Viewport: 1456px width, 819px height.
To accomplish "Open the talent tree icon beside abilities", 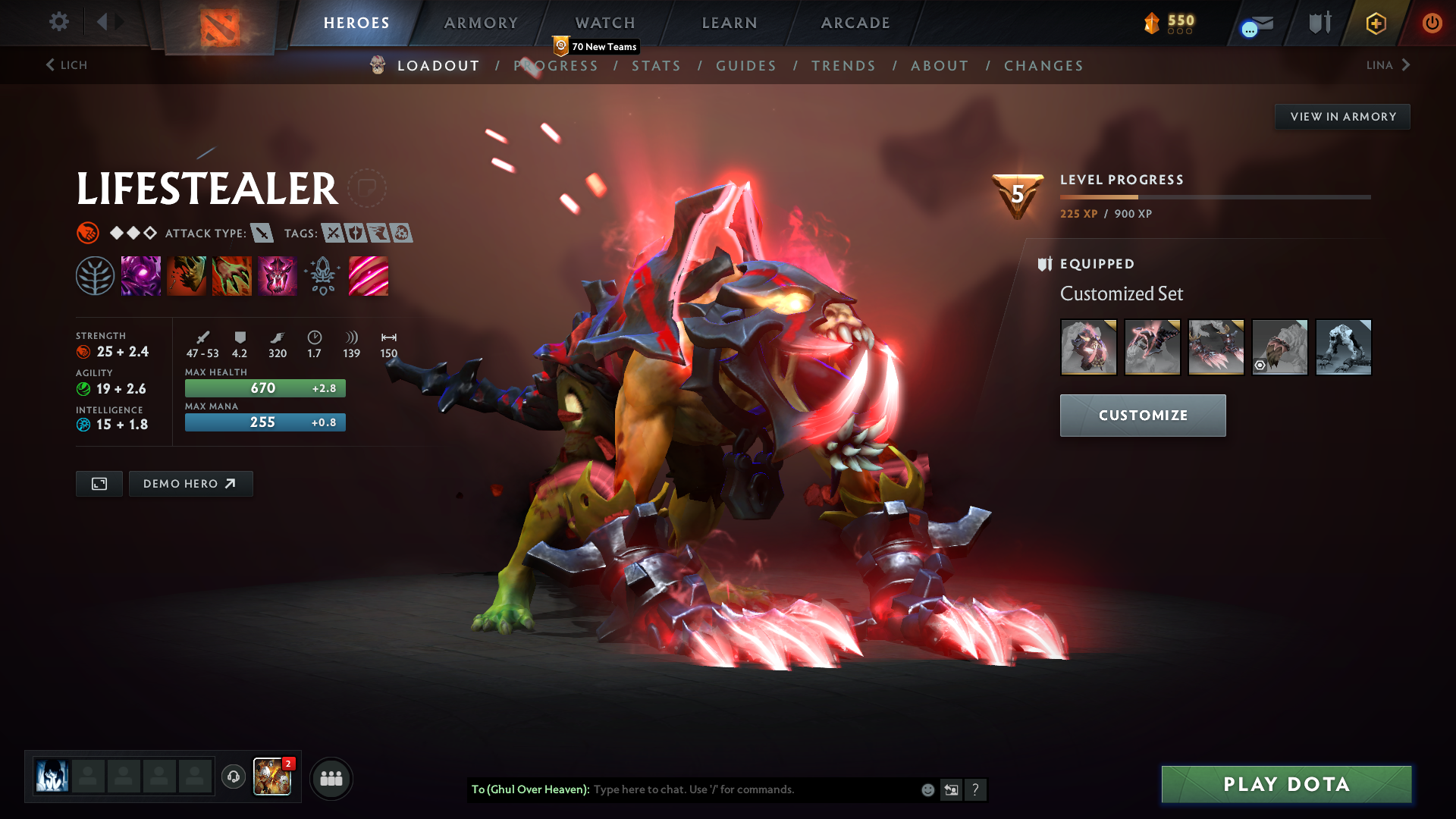I will [x=96, y=275].
